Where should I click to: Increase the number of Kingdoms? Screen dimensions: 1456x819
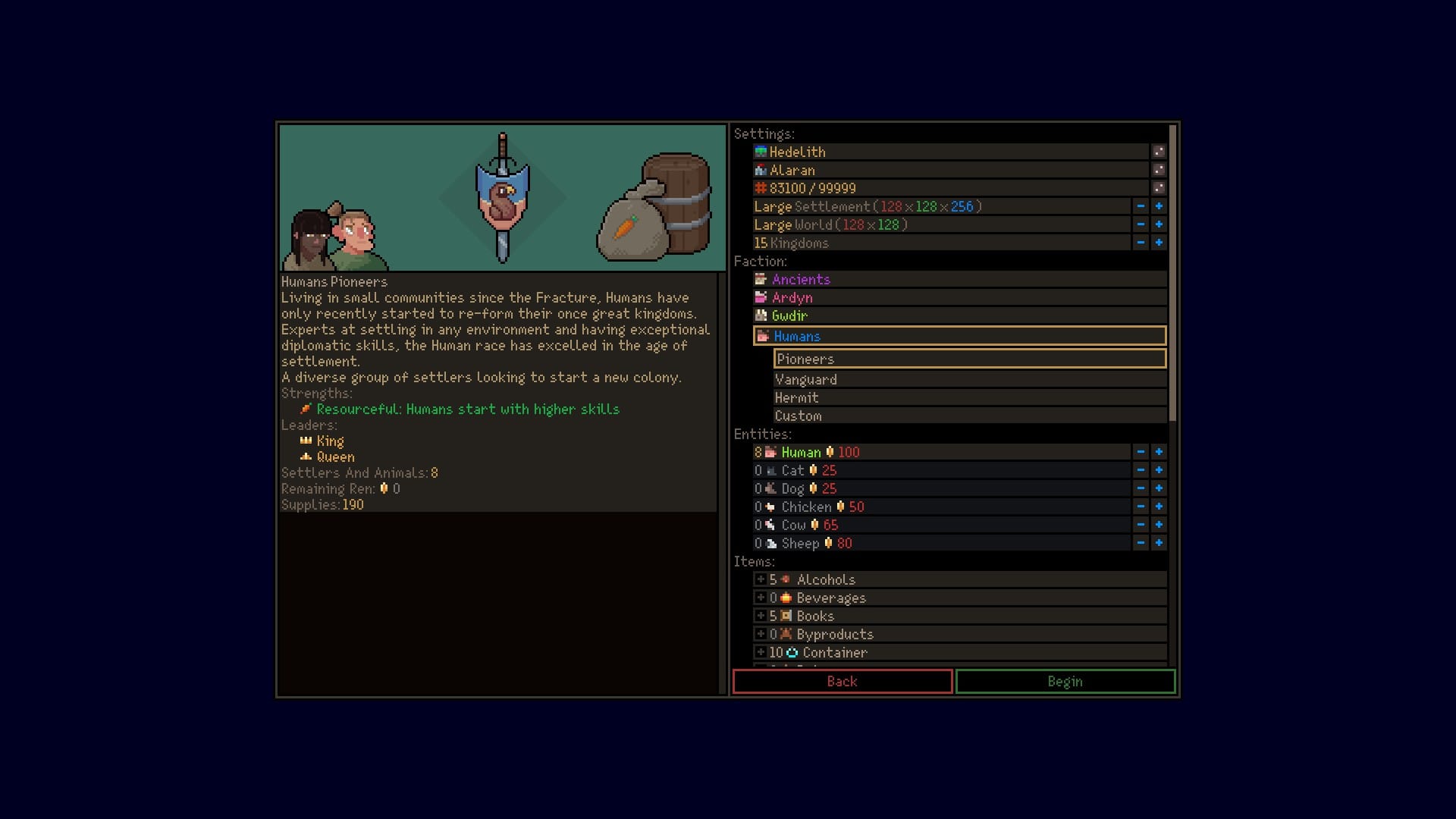tap(1159, 243)
